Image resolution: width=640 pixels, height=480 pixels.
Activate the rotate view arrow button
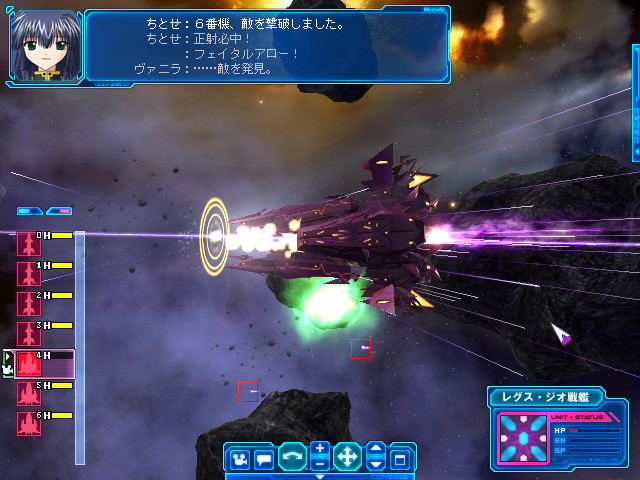pos(292,458)
